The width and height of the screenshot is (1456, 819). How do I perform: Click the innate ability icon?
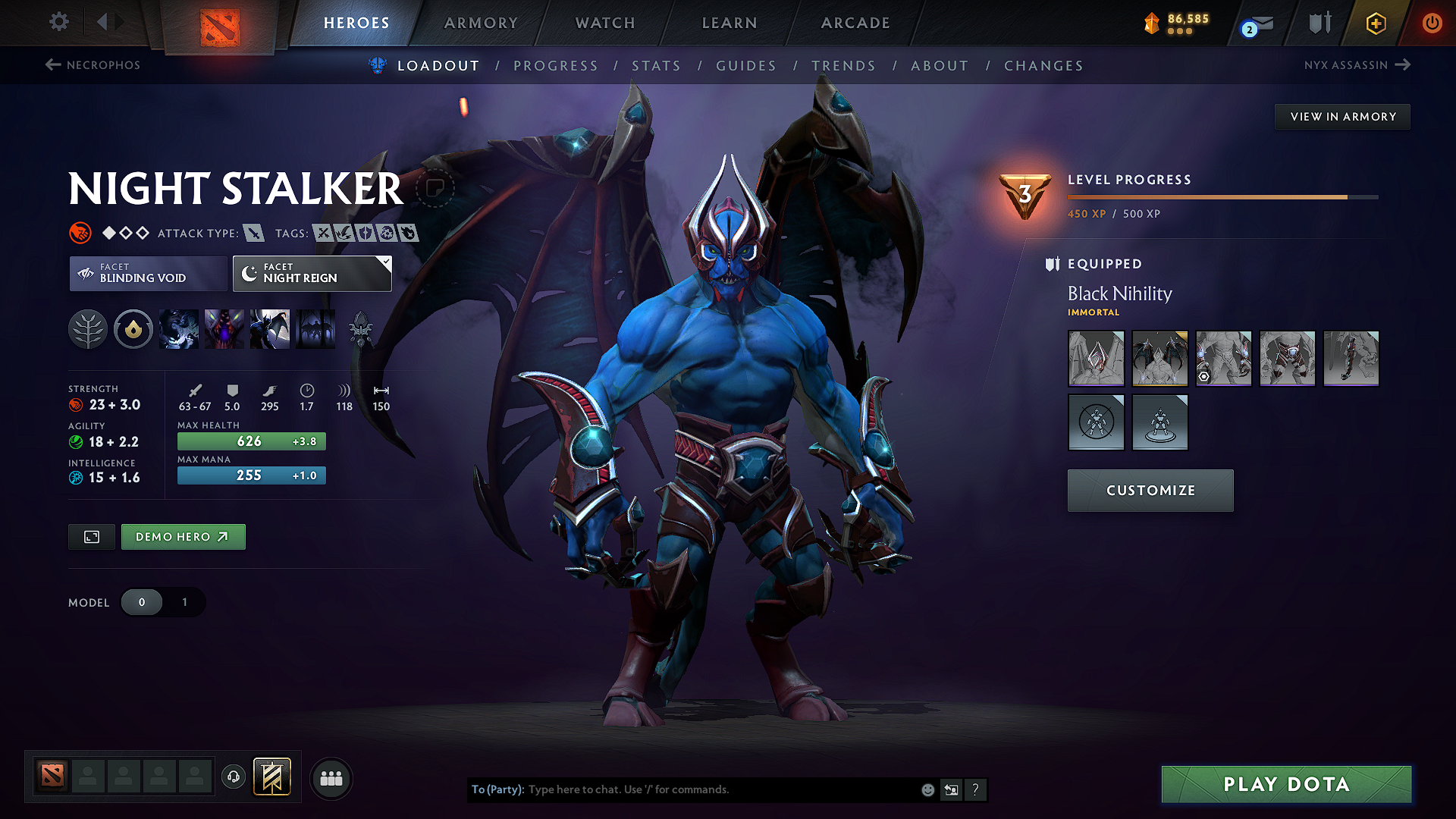point(133,329)
